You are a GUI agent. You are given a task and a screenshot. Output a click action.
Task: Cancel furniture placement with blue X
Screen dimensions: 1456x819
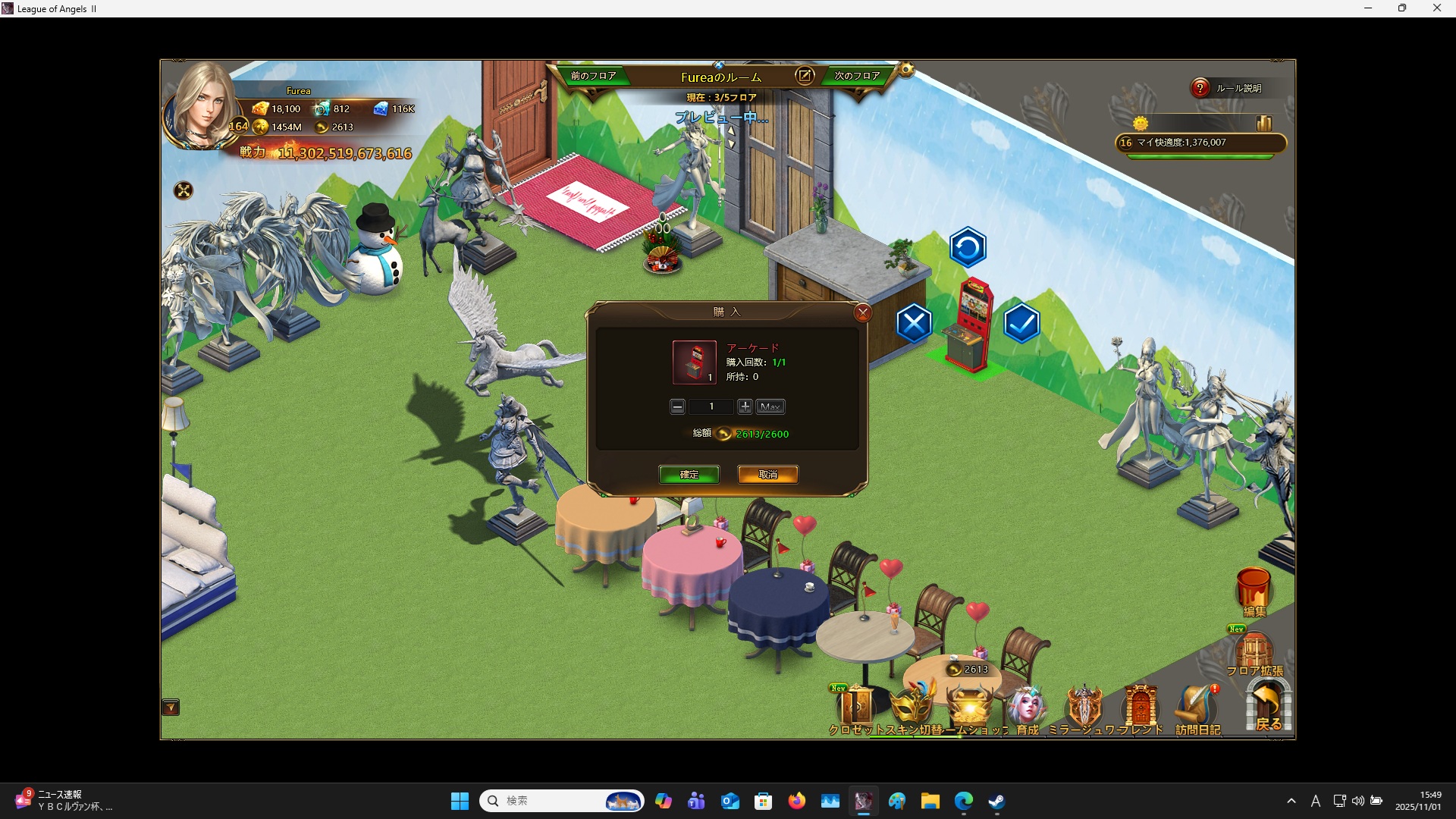[x=914, y=324]
